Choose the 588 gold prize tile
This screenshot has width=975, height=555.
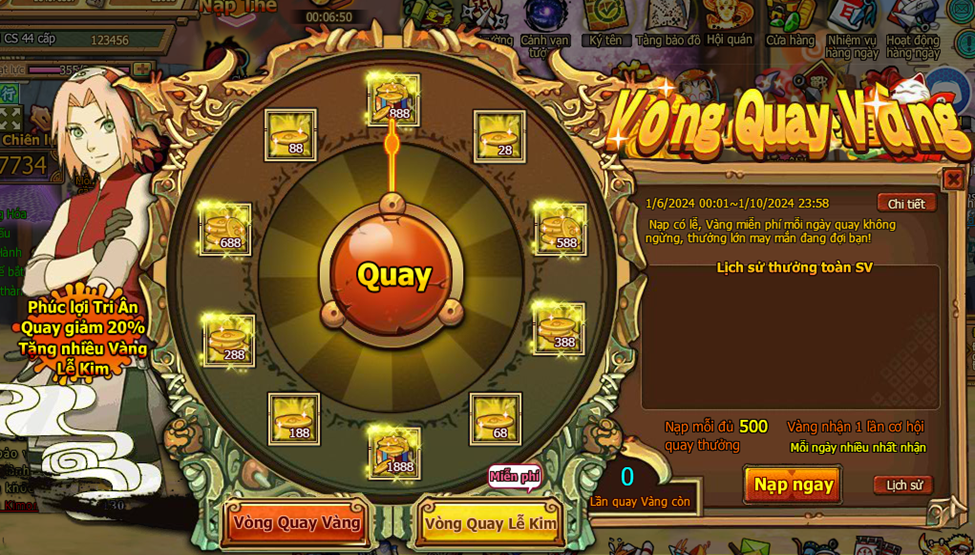pyautogui.click(x=560, y=229)
